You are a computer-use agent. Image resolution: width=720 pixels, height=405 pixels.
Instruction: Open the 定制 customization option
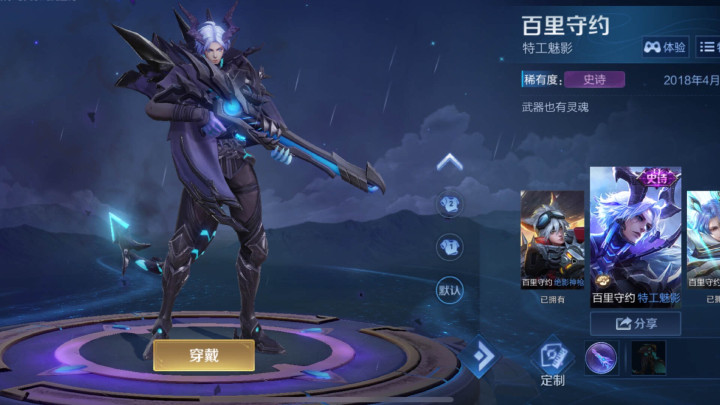pyautogui.click(x=553, y=362)
